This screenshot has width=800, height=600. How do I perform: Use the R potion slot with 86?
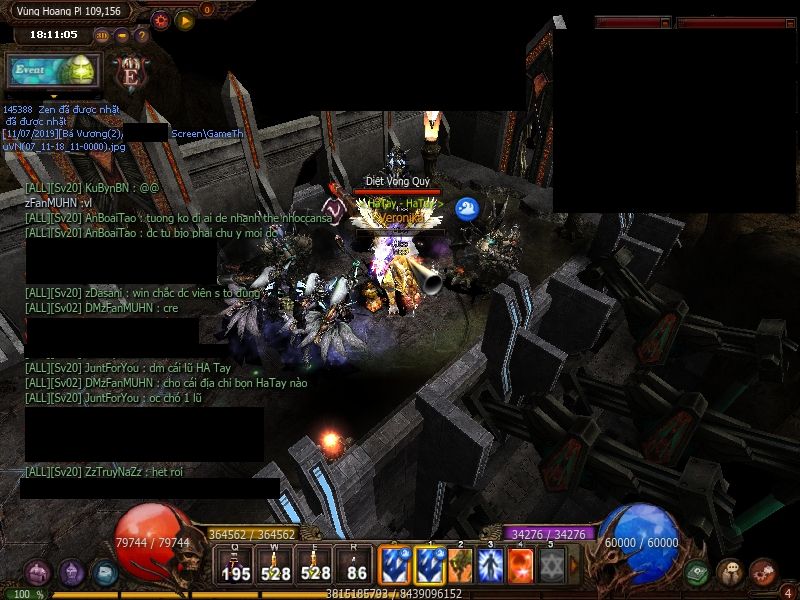(357, 565)
